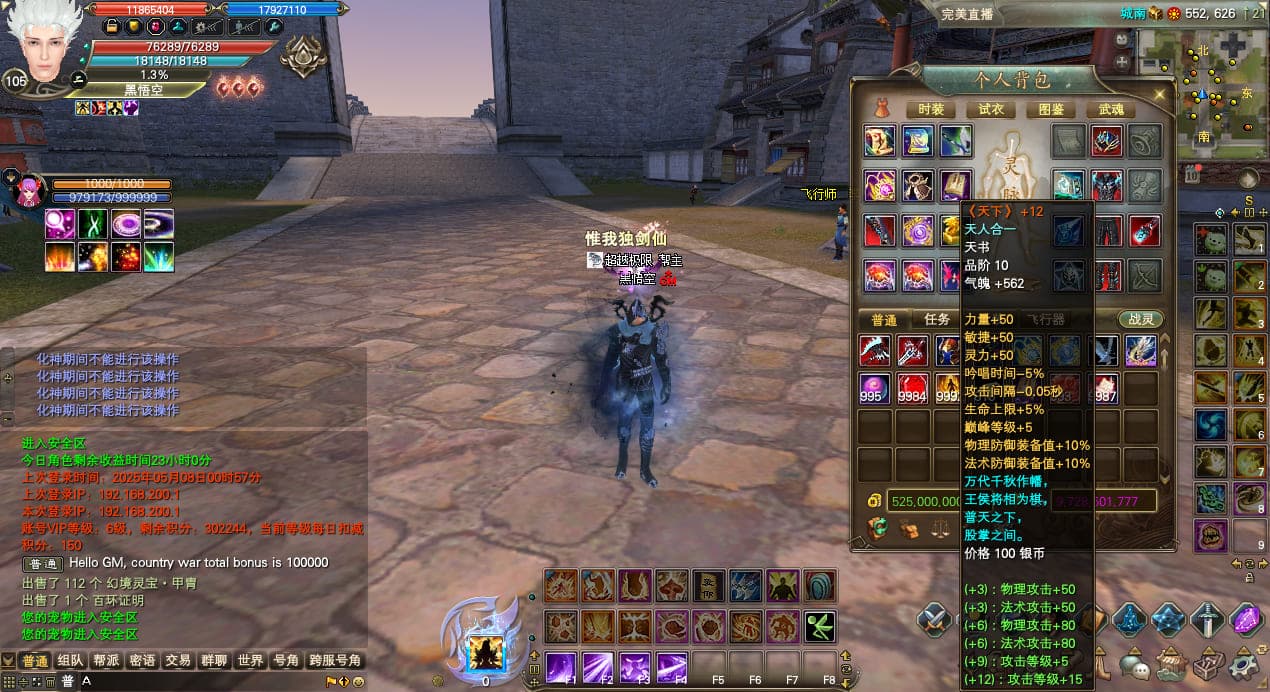Select the white-haired character portrait

[x=42, y=45]
